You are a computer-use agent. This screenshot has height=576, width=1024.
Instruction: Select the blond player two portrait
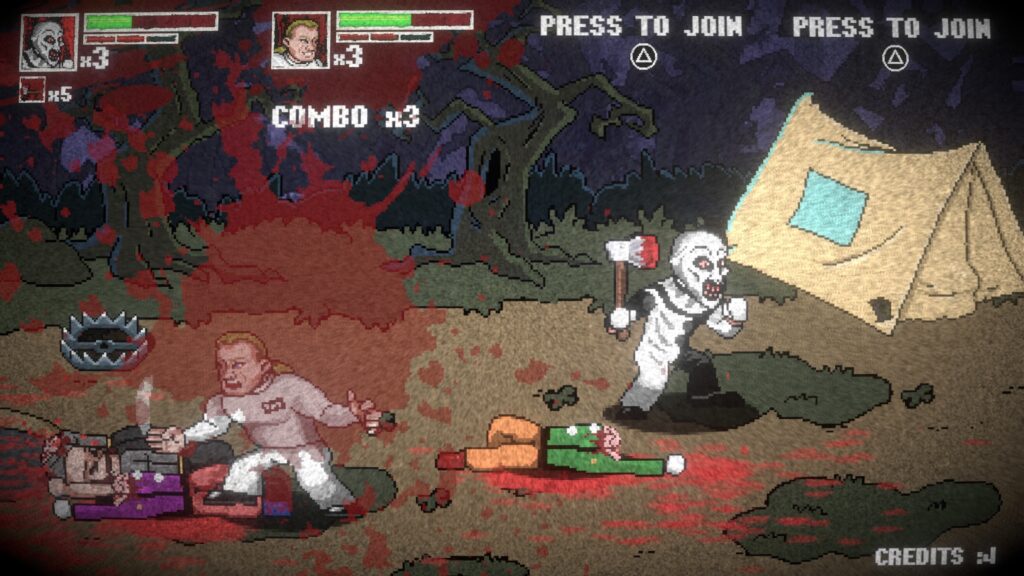coord(300,41)
